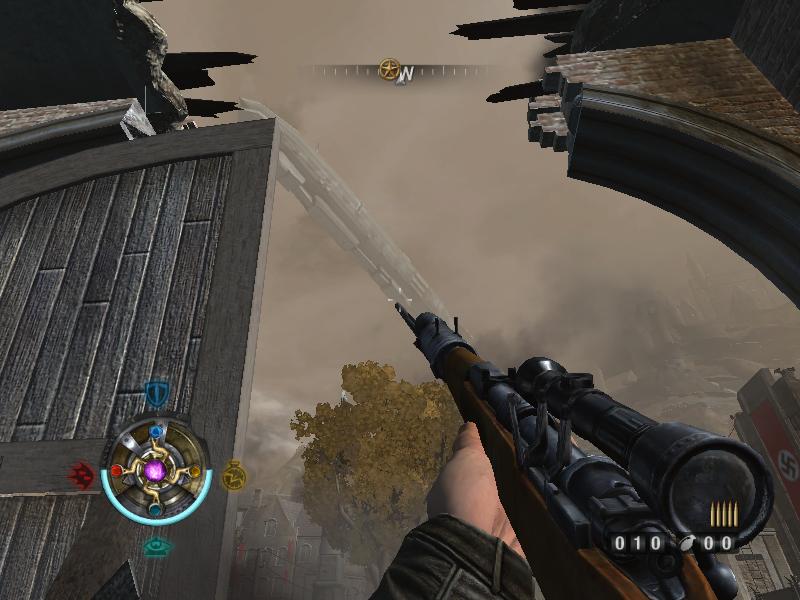Click the Thule medallion's purple center crystal
The height and width of the screenshot is (600, 800).
(155, 470)
